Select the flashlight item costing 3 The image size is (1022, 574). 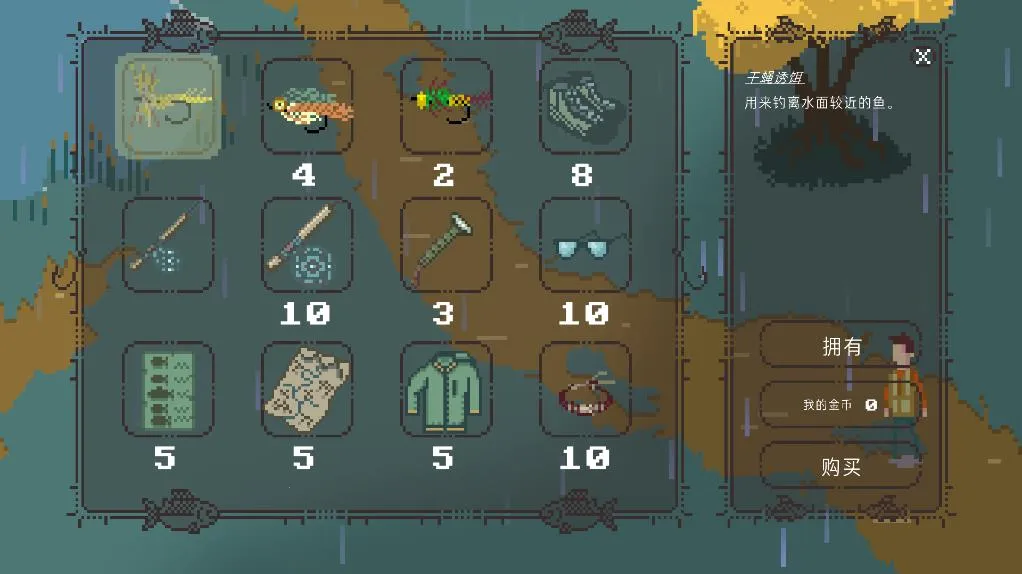tap(446, 245)
